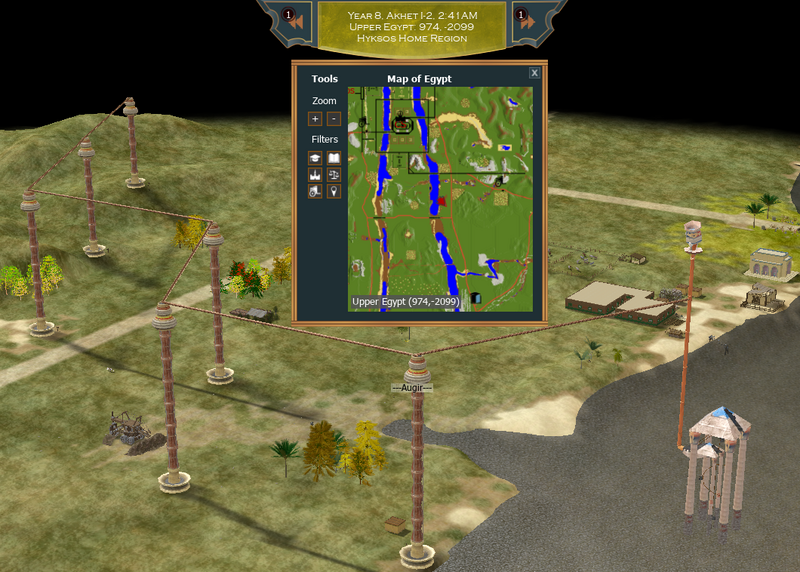Viewport: 800px width, 572px height.
Task: Toggle the chariot cart map filter
Action: [x=315, y=191]
